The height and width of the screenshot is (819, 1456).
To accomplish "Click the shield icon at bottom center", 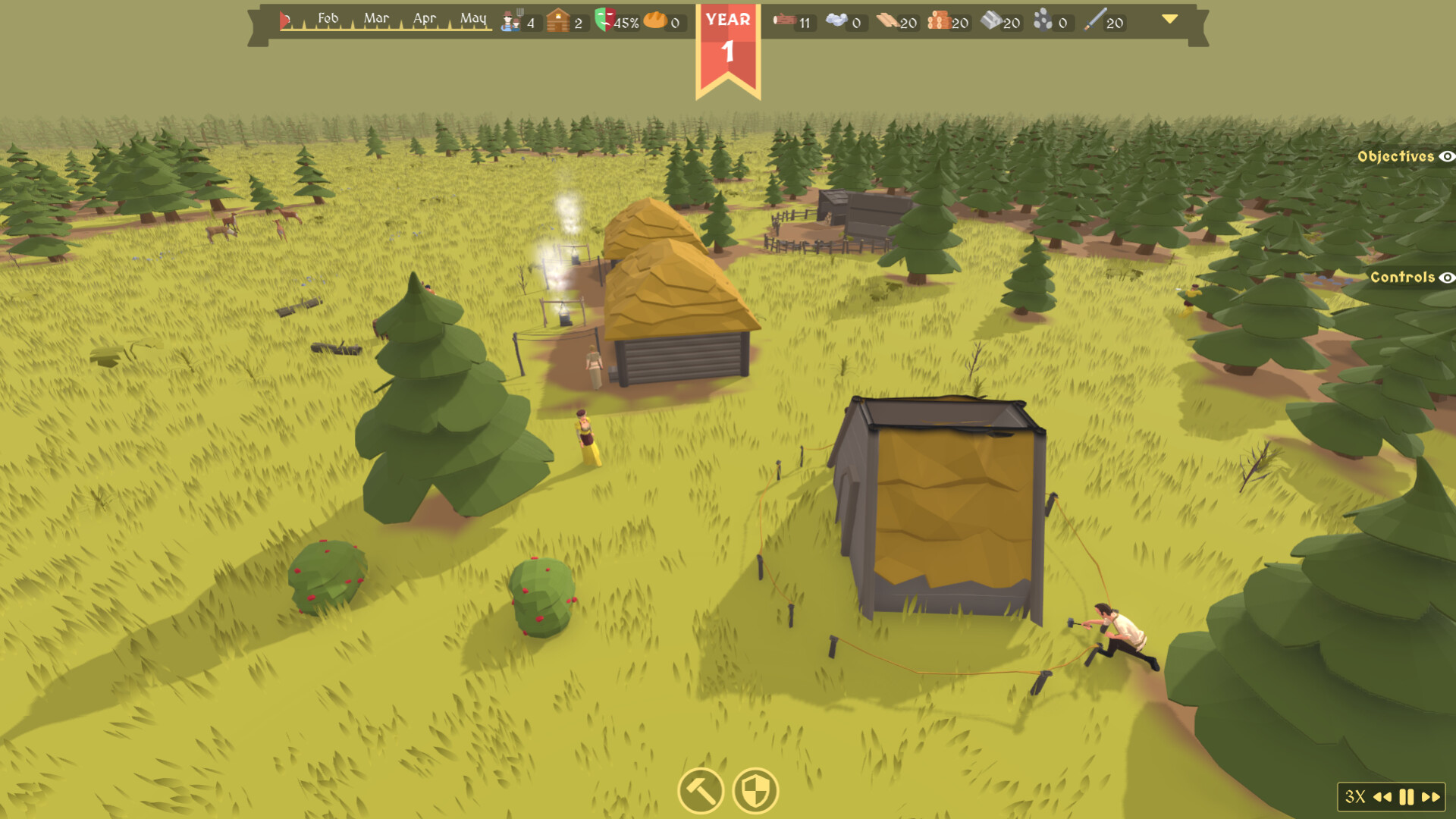I will (755, 791).
